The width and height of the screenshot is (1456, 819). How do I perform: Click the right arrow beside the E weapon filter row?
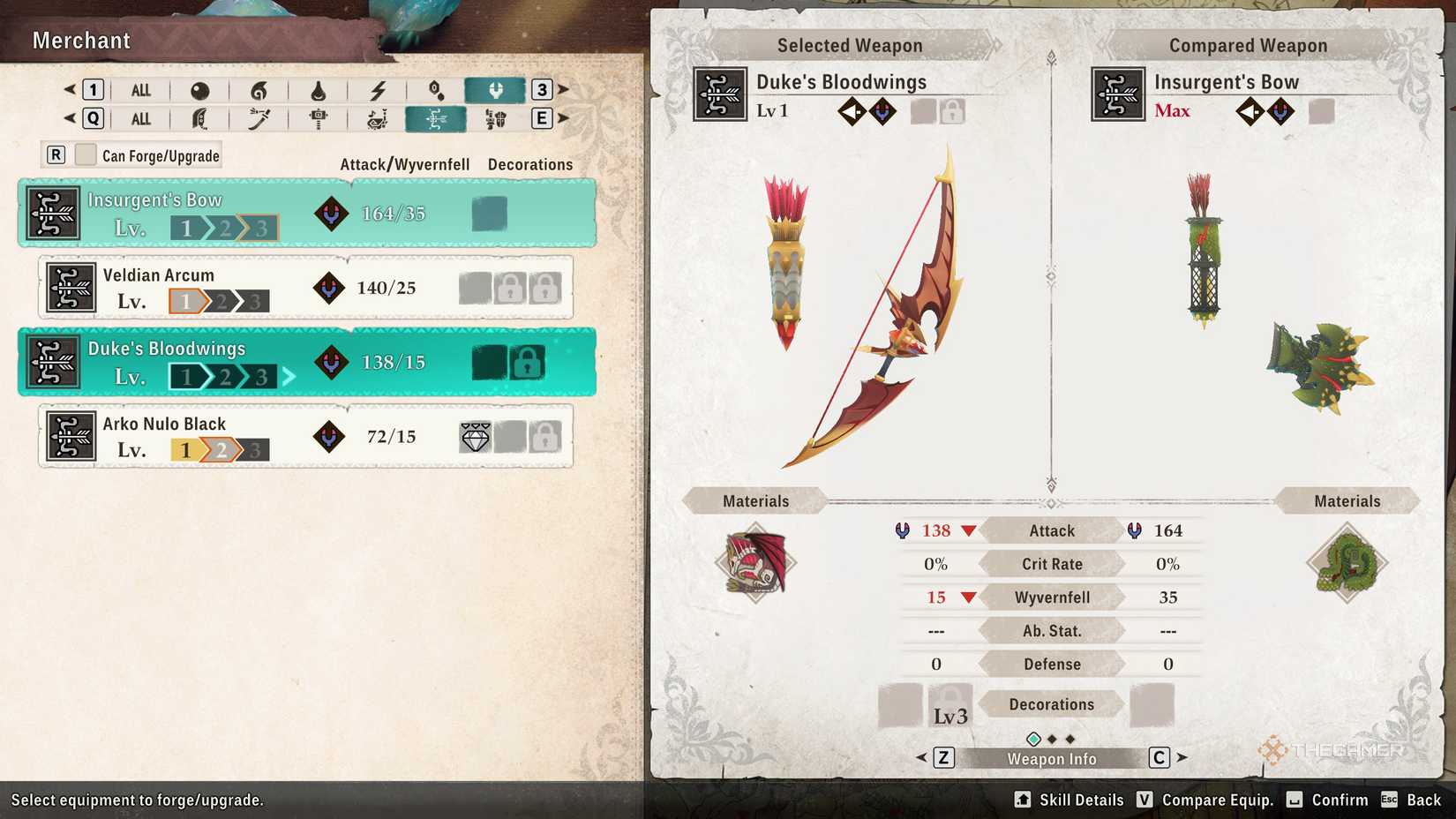tap(565, 118)
